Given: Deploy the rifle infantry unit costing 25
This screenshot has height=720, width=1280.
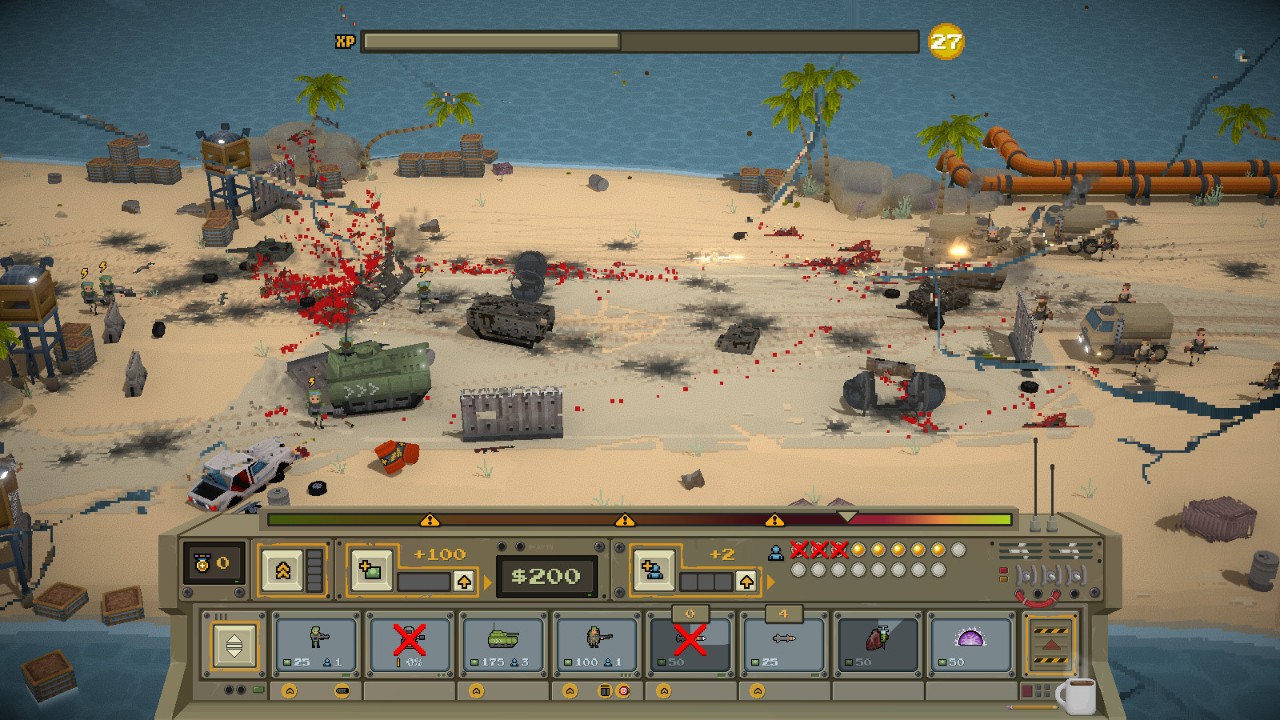Looking at the screenshot, I should click(315, 644).
